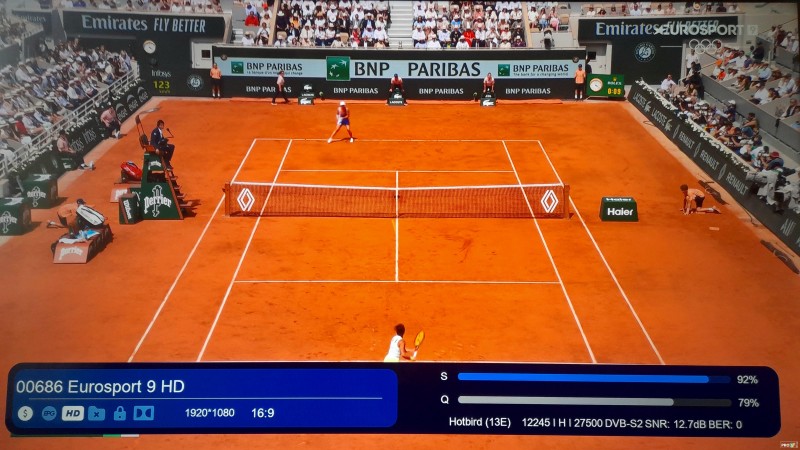The height and width of the screenshot is (450, 800).
Task: Click the Dolby audio icon
Action: point(144,413)
